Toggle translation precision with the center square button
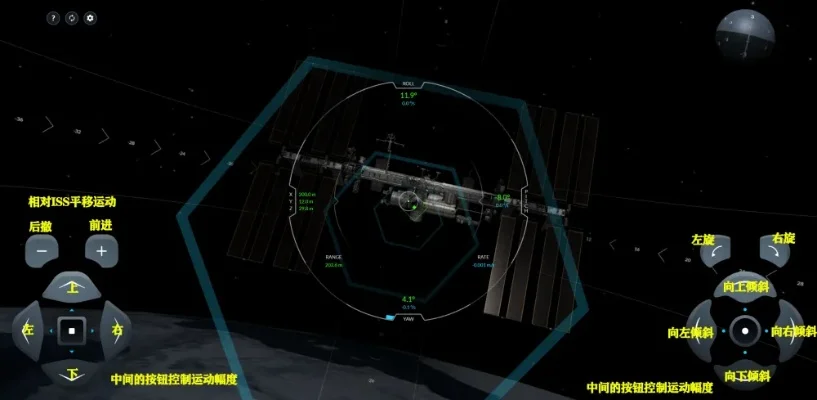The width and height of the screenshot is (817, 400). (72, 329)
